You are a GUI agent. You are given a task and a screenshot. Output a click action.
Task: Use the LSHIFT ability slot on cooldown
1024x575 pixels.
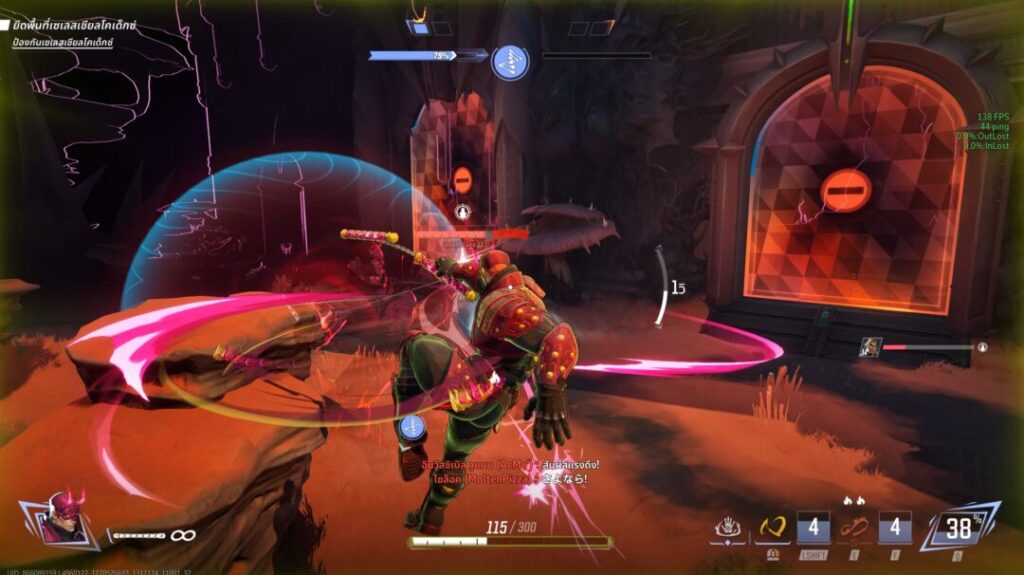pos(813,528)
